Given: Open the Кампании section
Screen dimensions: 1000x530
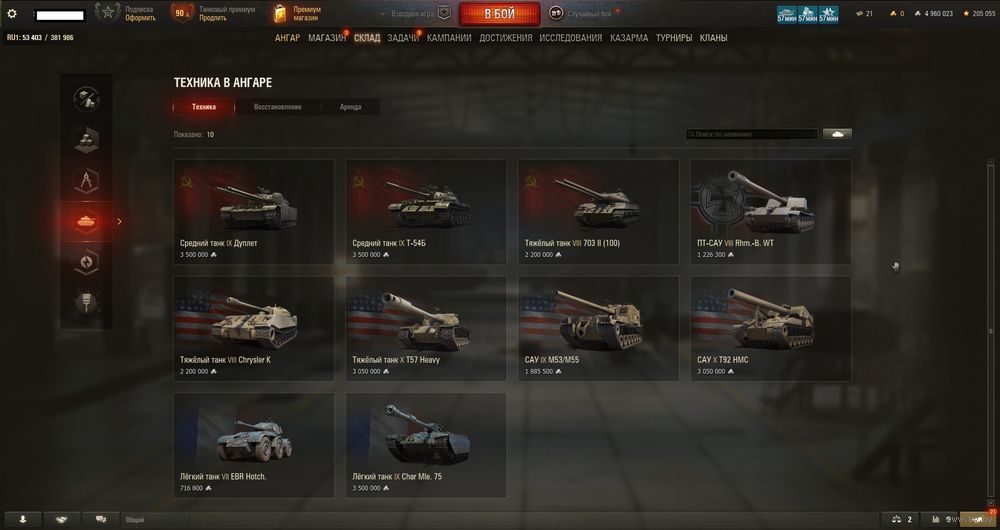Looking at the screenshot, I should (x=449, y=38).
